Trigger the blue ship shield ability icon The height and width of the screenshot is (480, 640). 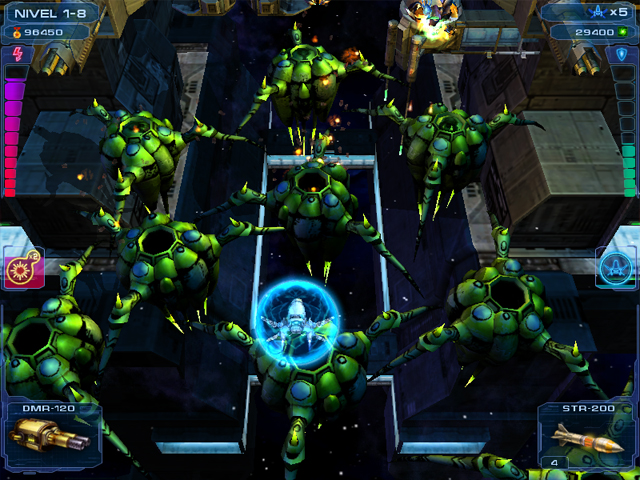[x=616, y=267]
